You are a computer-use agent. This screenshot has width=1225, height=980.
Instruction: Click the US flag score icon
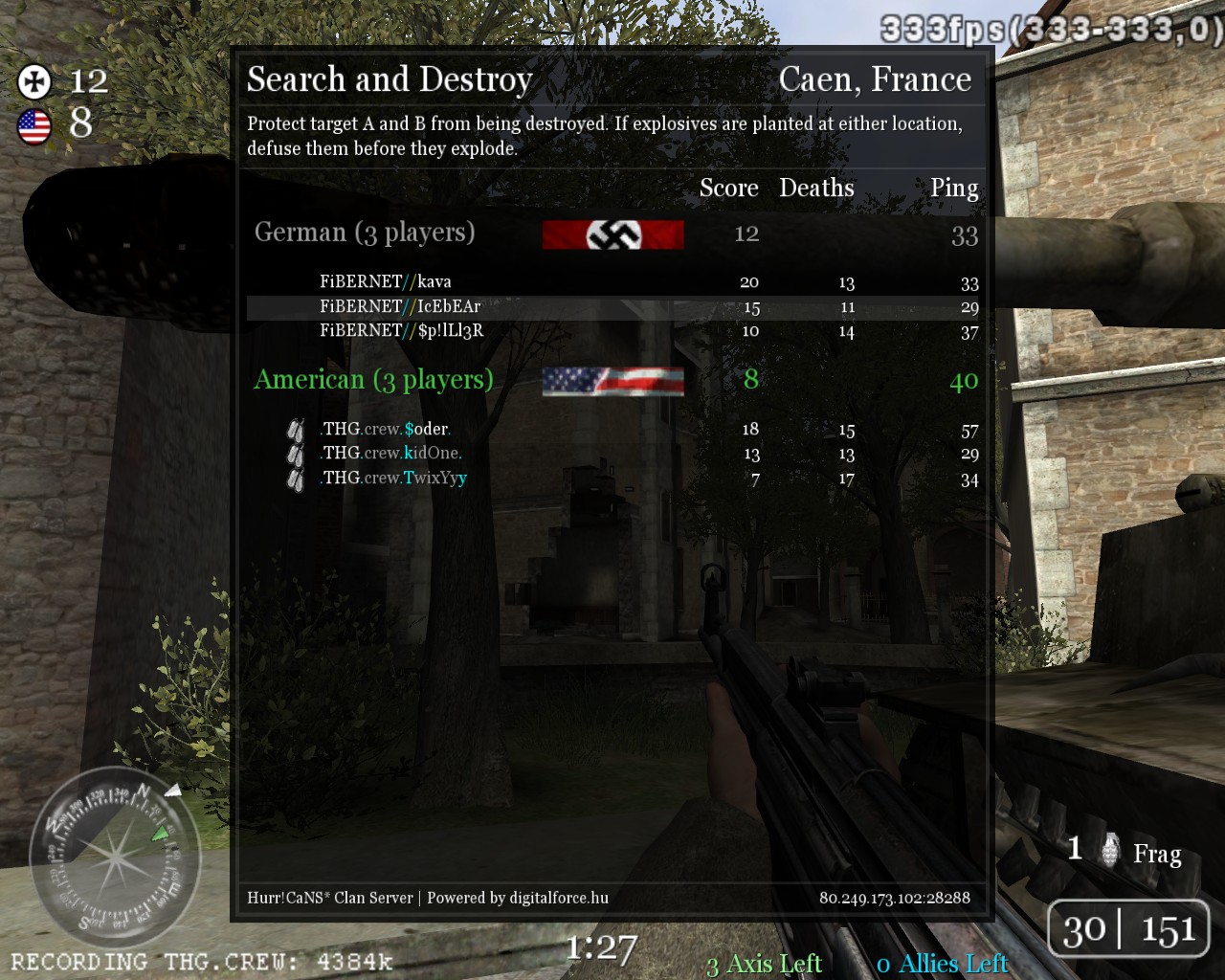click(x=34, y=125)
